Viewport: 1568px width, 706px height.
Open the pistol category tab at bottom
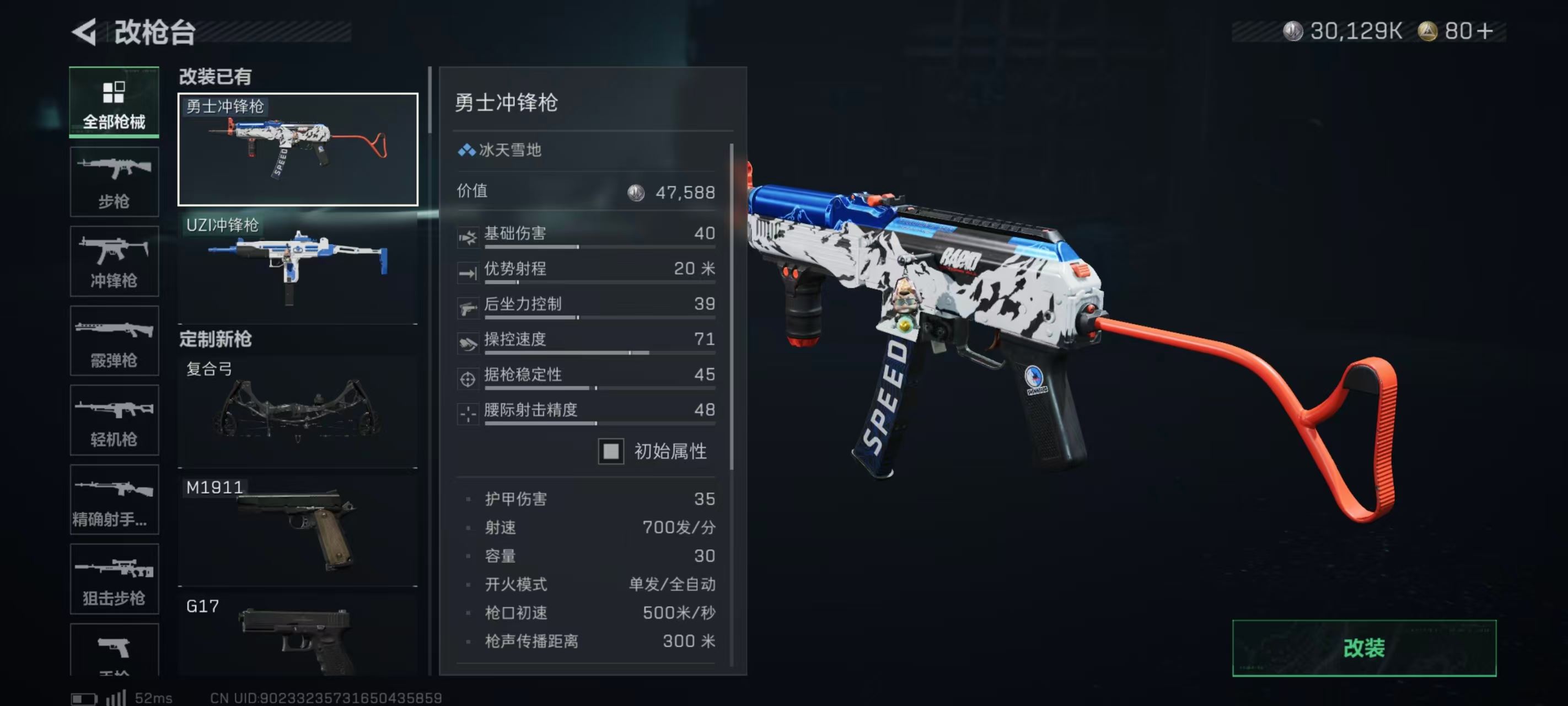(x=114, y=649)
